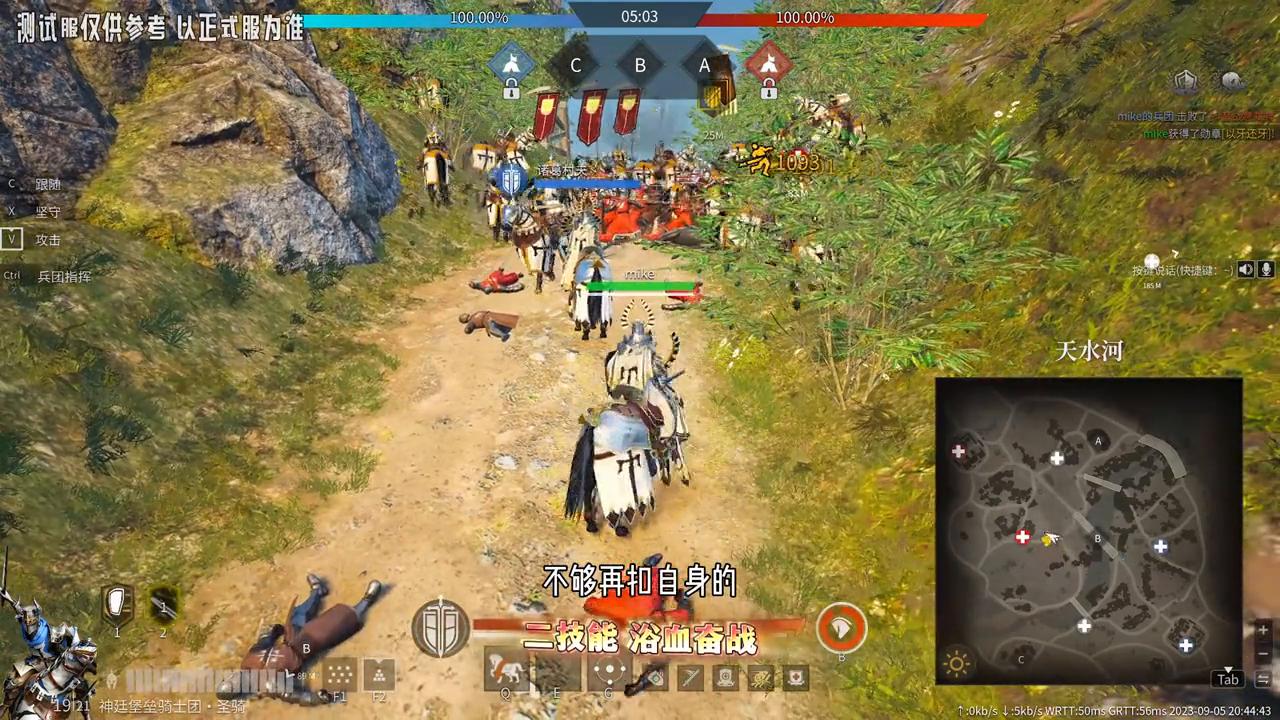Expand the minimap with the Tab button
The image size is (1280, 720).
[x=1228, y=679]
